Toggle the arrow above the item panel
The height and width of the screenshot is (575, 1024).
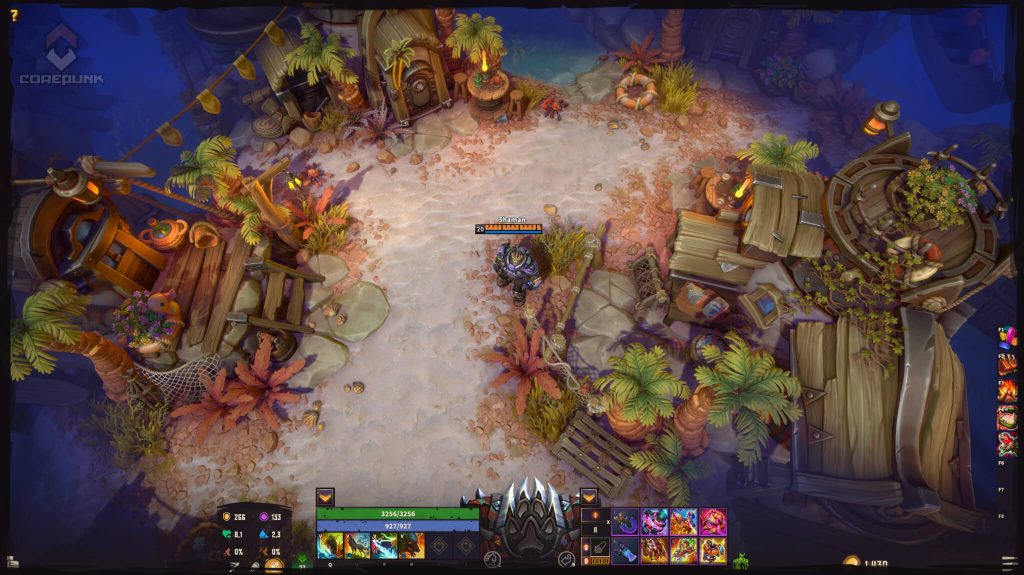click(589, 496)
